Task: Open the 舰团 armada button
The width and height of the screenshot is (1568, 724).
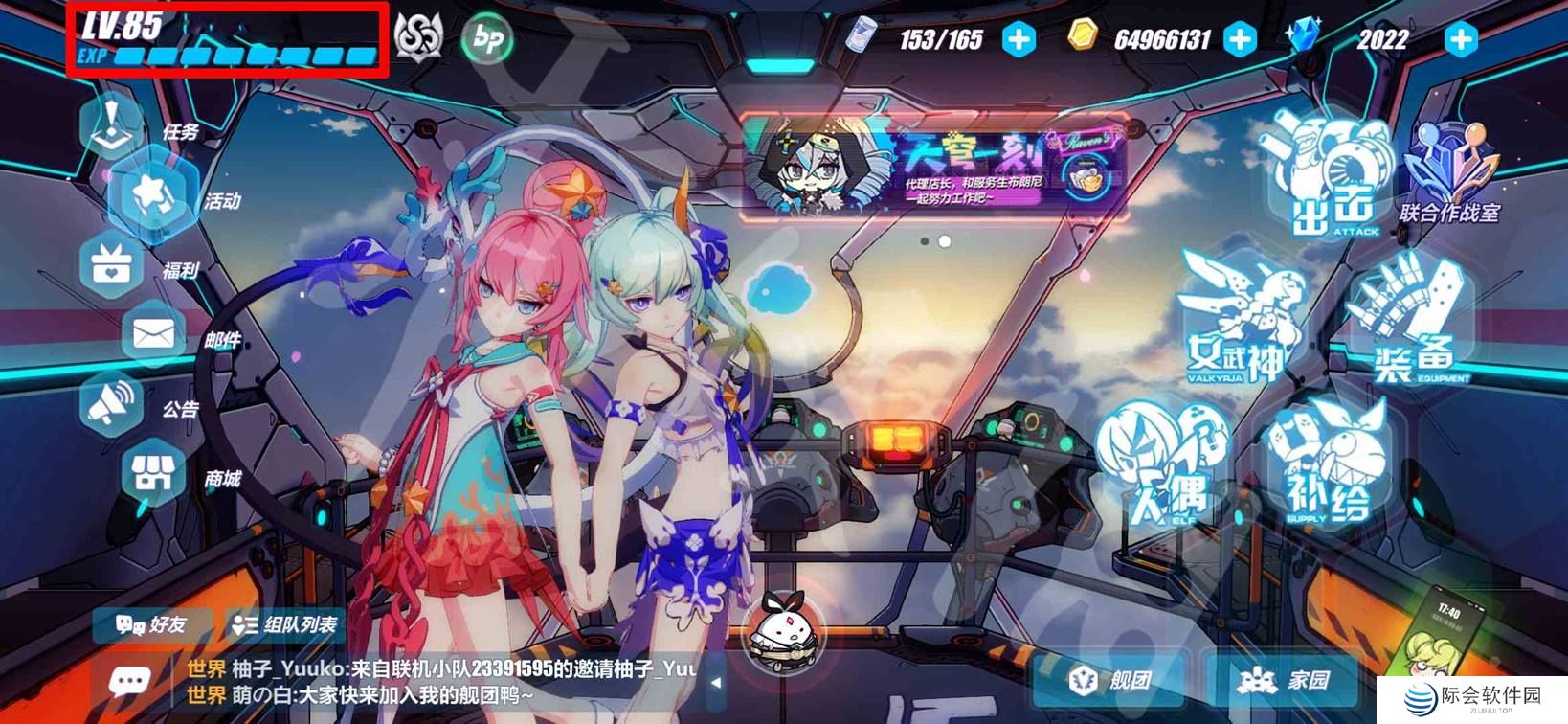Action: pyautogui.click(x=1110, y=680)
